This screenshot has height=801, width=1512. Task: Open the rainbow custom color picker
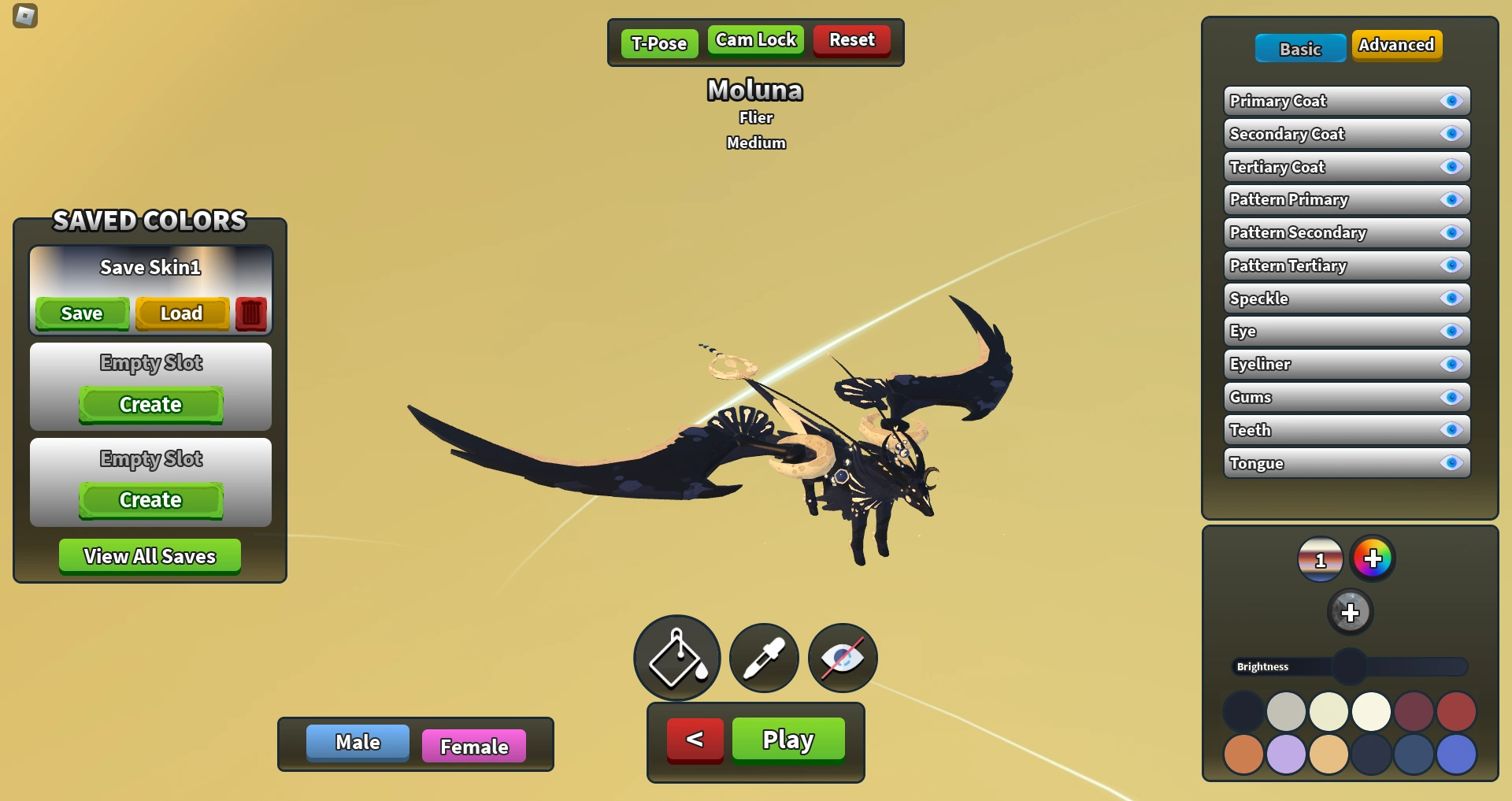(x=1373, y=558)
